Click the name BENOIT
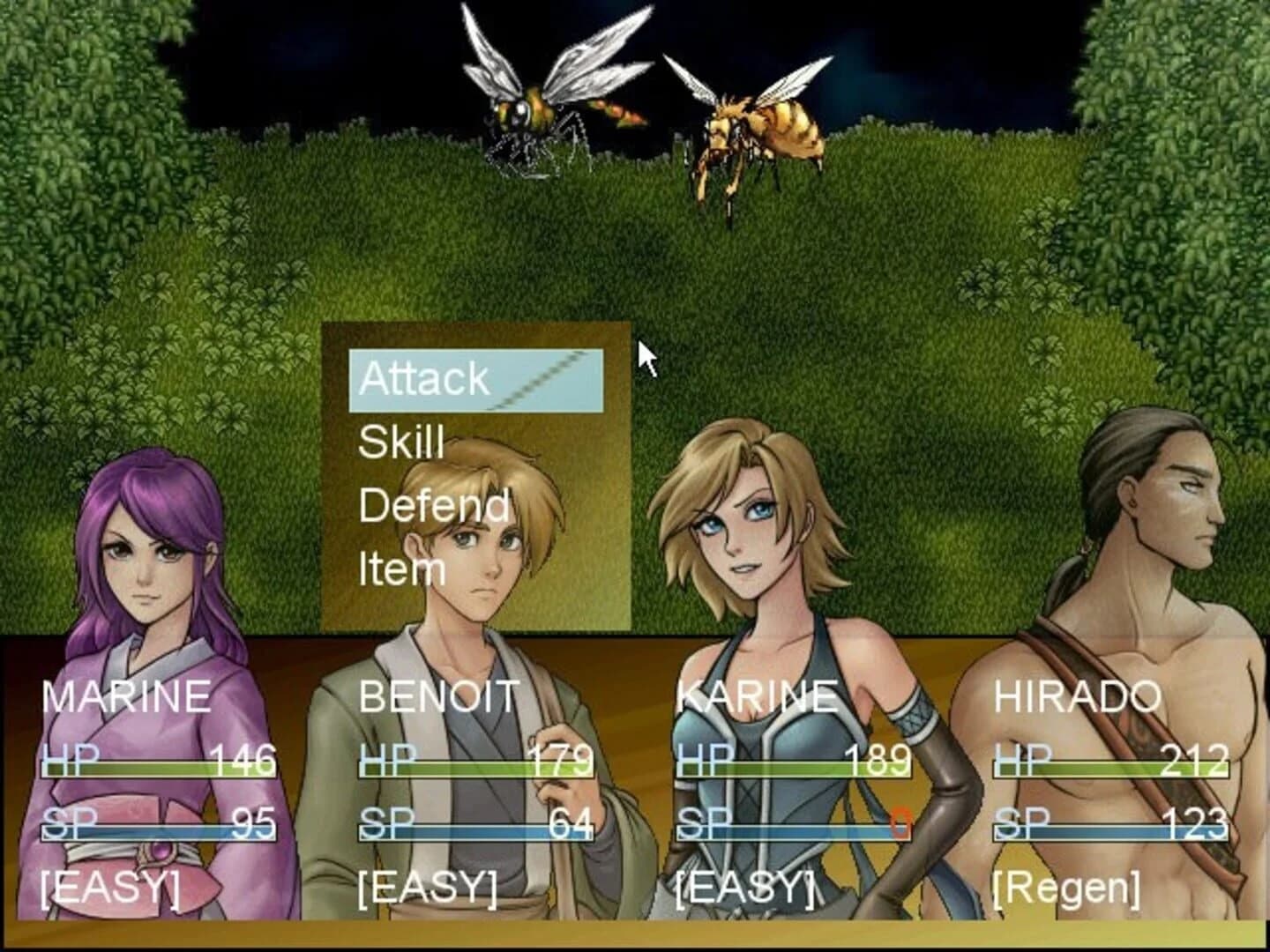 coord(438,697)
